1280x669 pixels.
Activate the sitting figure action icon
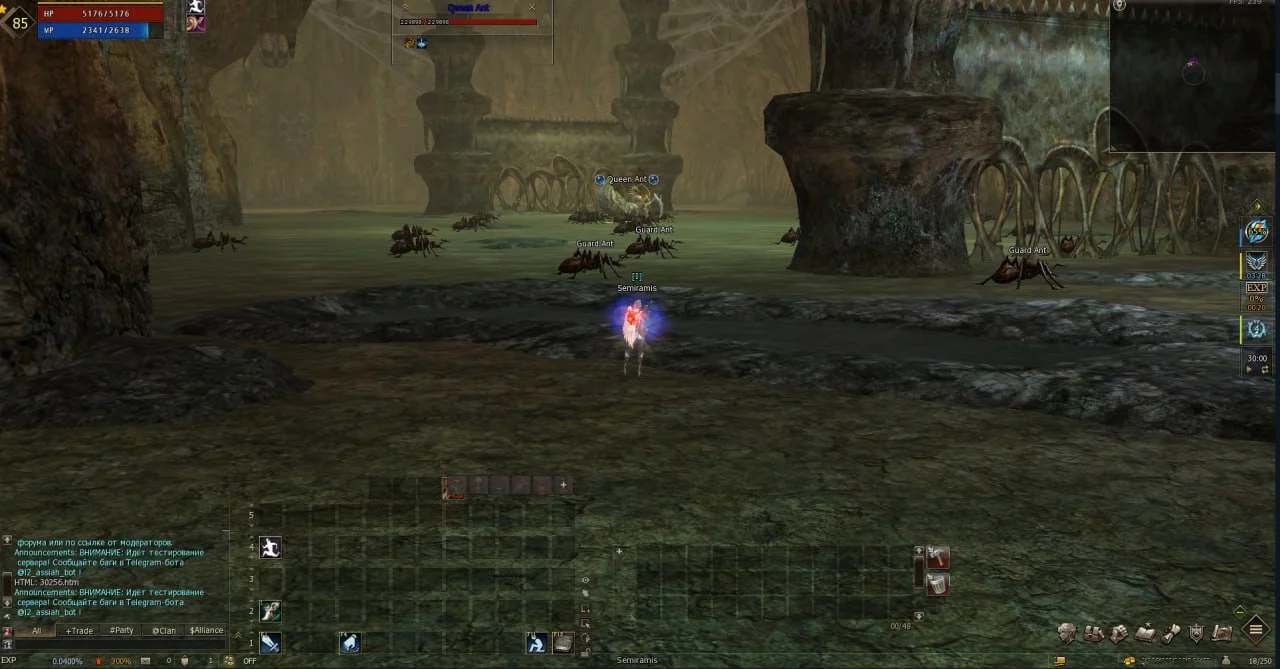[x=537, y=642]
